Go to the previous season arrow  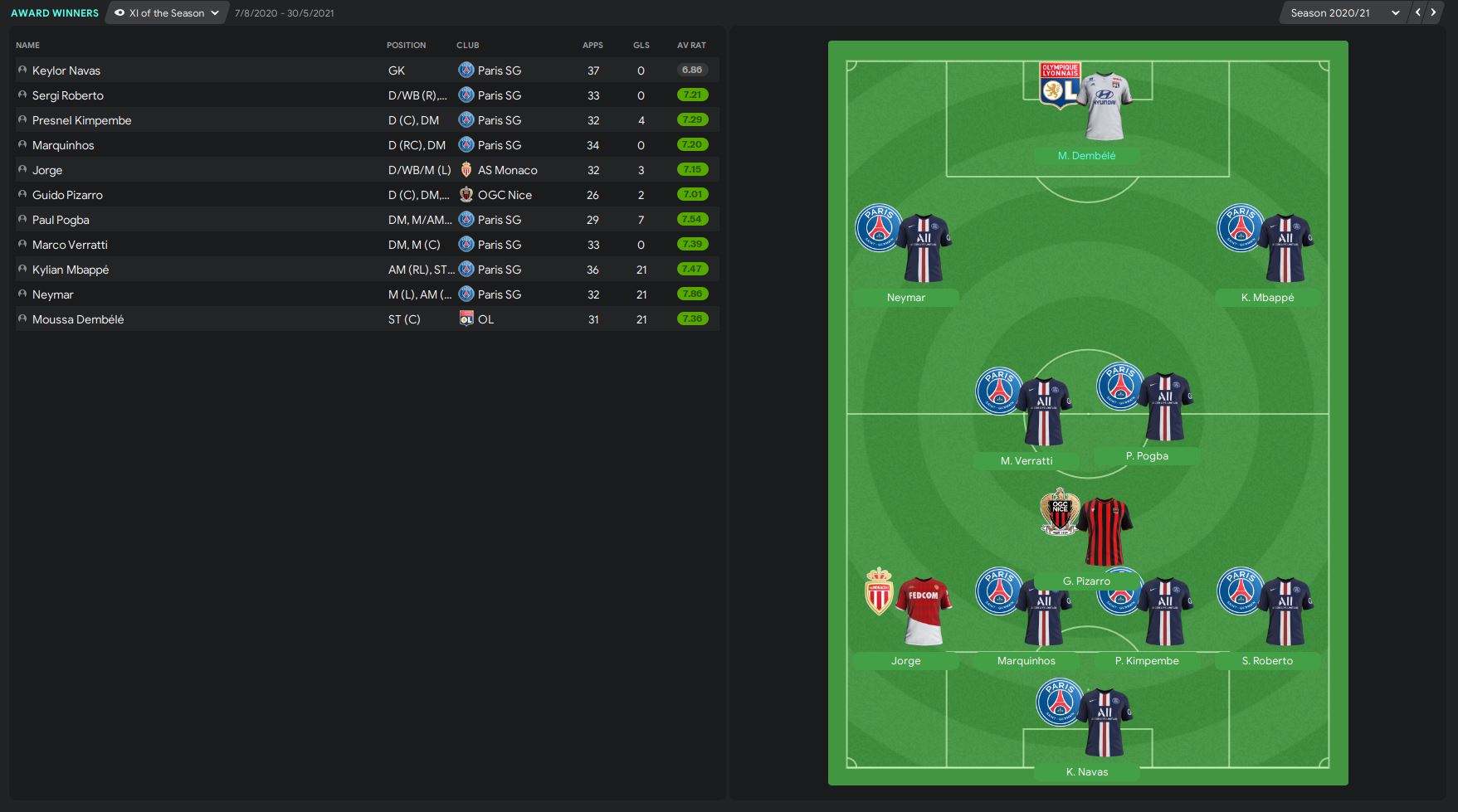pyautogui.click(x=1418, y=12)
